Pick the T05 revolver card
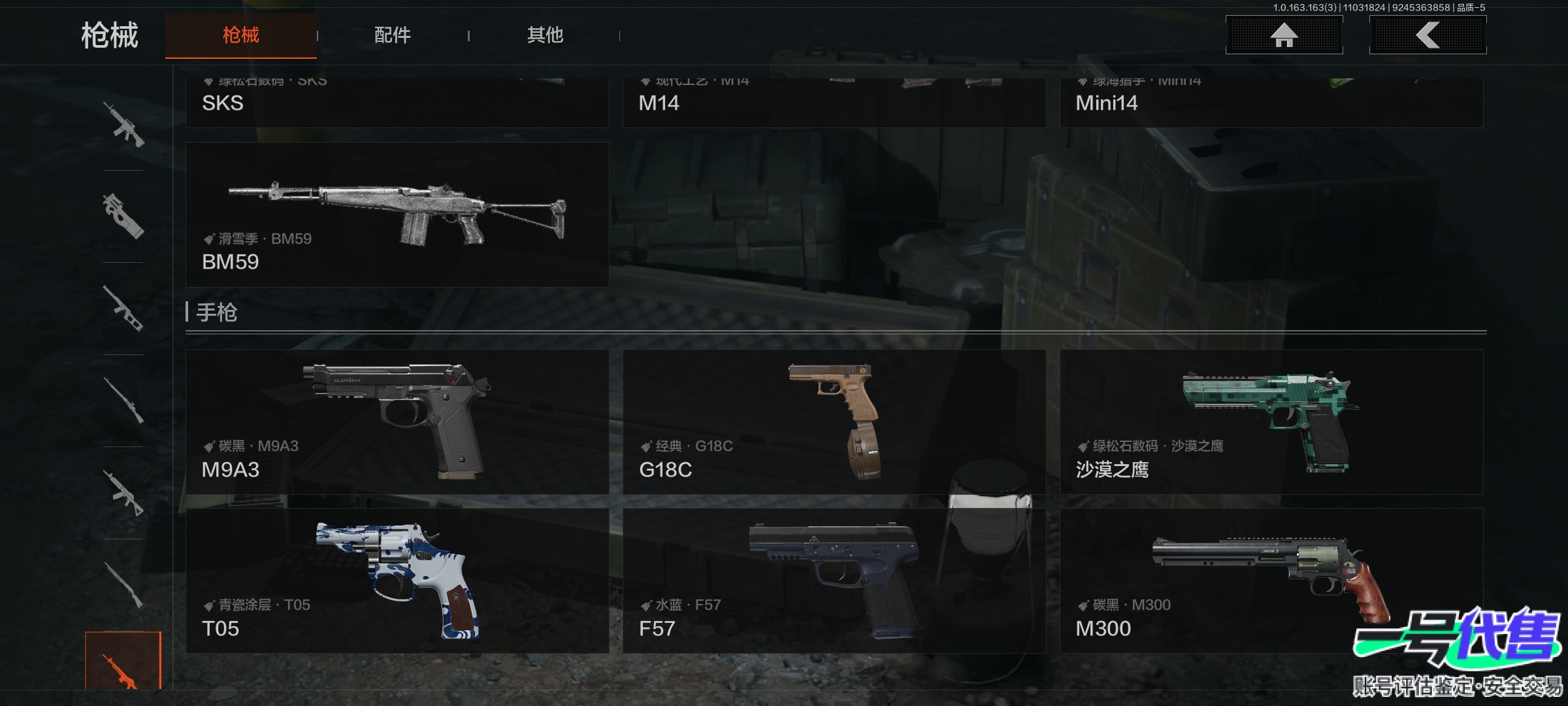This screenshot has width=1568, height=706. pyautogui.click(x=397, y=580)
